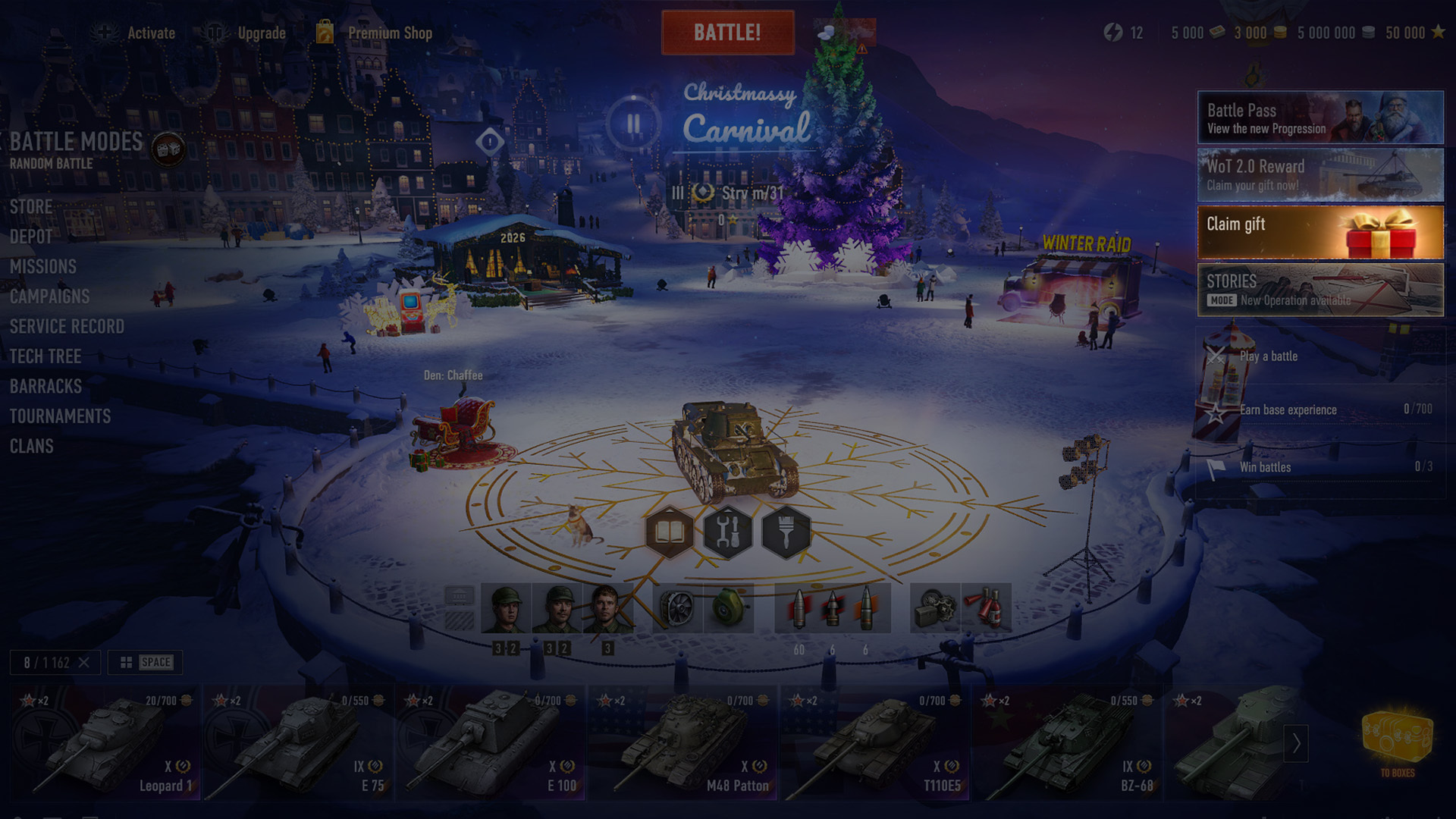
Task: Open the BARRACKS menu entry
Action: click(x=45, y=387)
